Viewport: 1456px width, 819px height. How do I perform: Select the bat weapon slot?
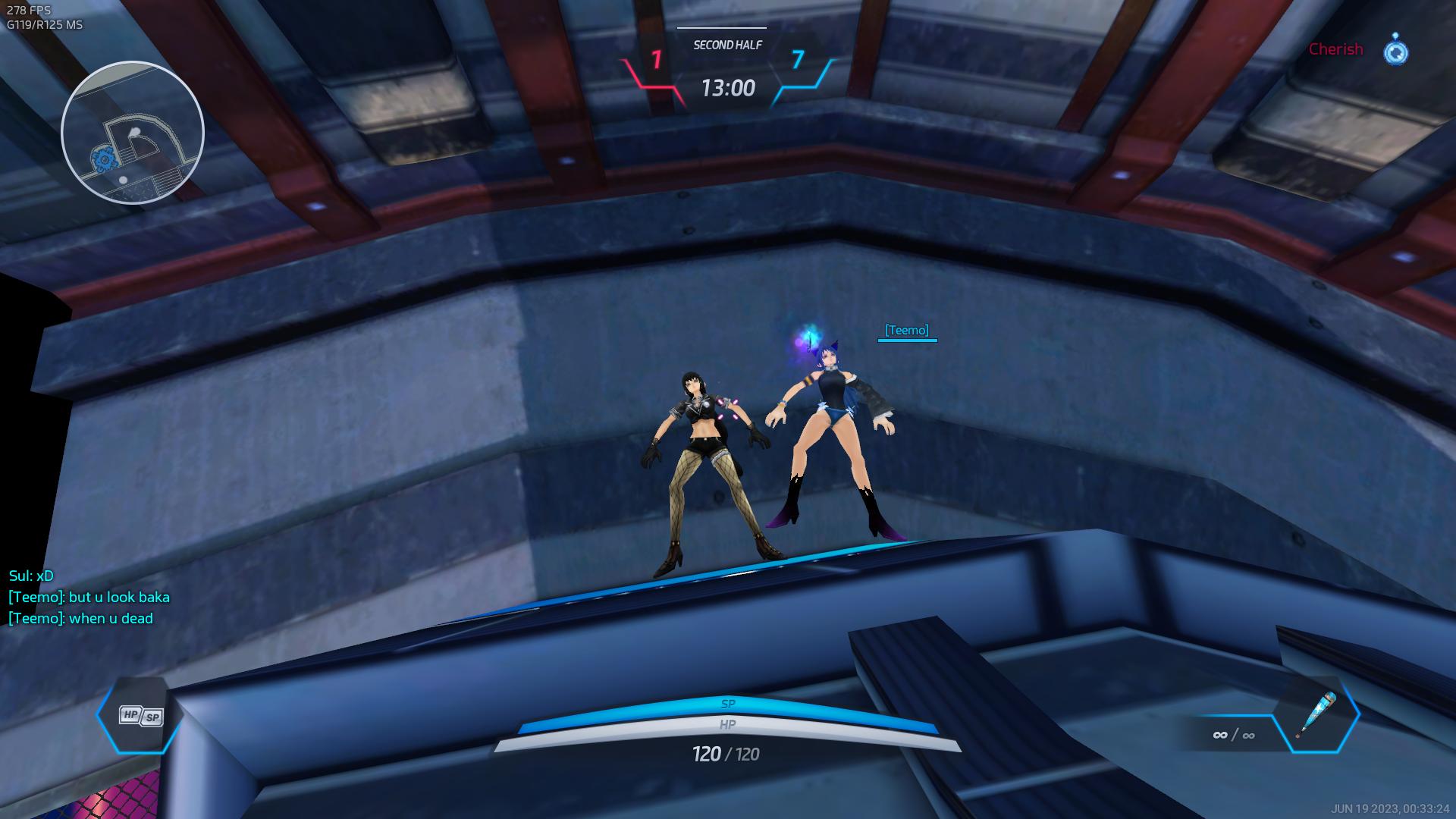pos(1315,714)
